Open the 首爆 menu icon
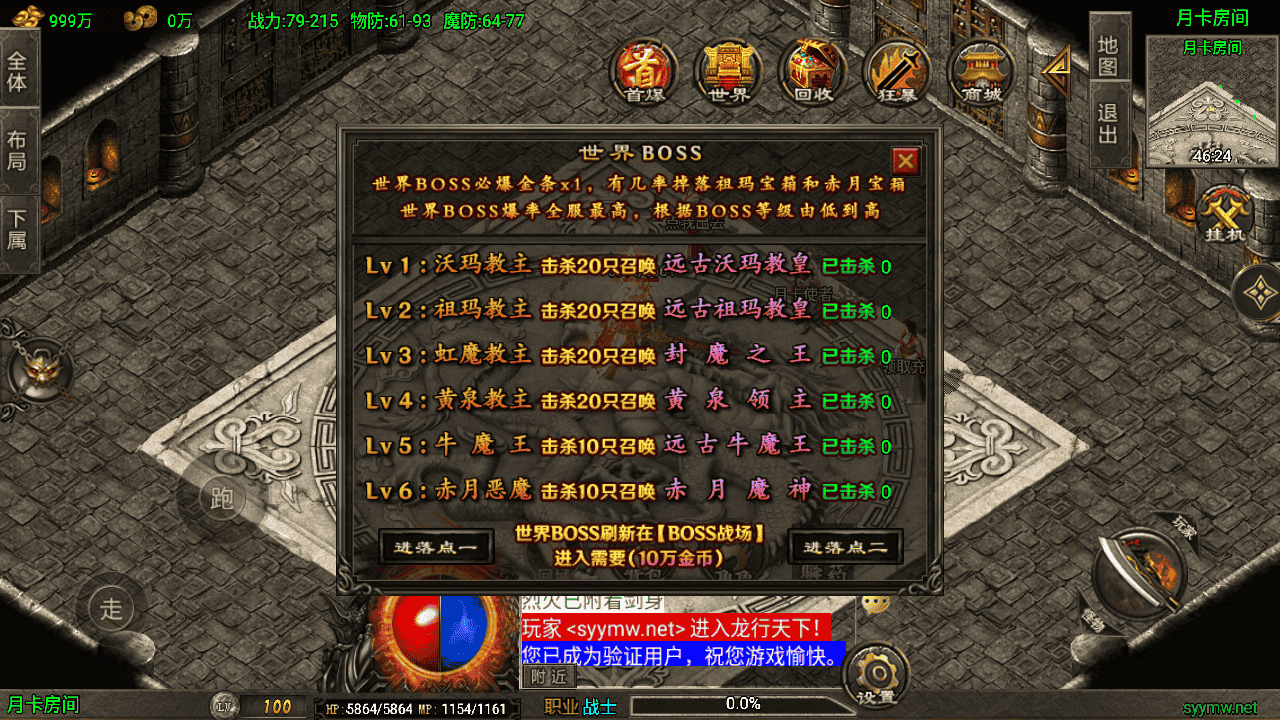Screen dimensions: 1280x720 pyautogui.click(x=644, y=70)
